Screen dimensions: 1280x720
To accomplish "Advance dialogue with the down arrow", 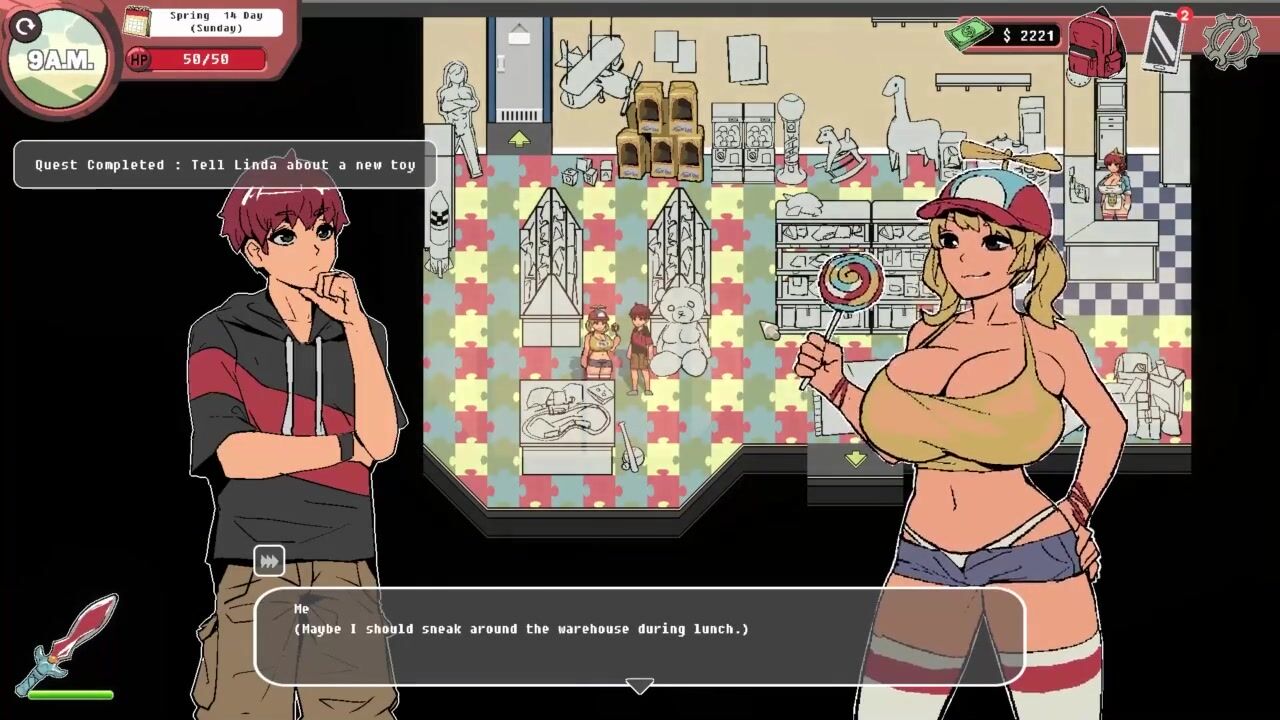I will (x=639, y=686).
